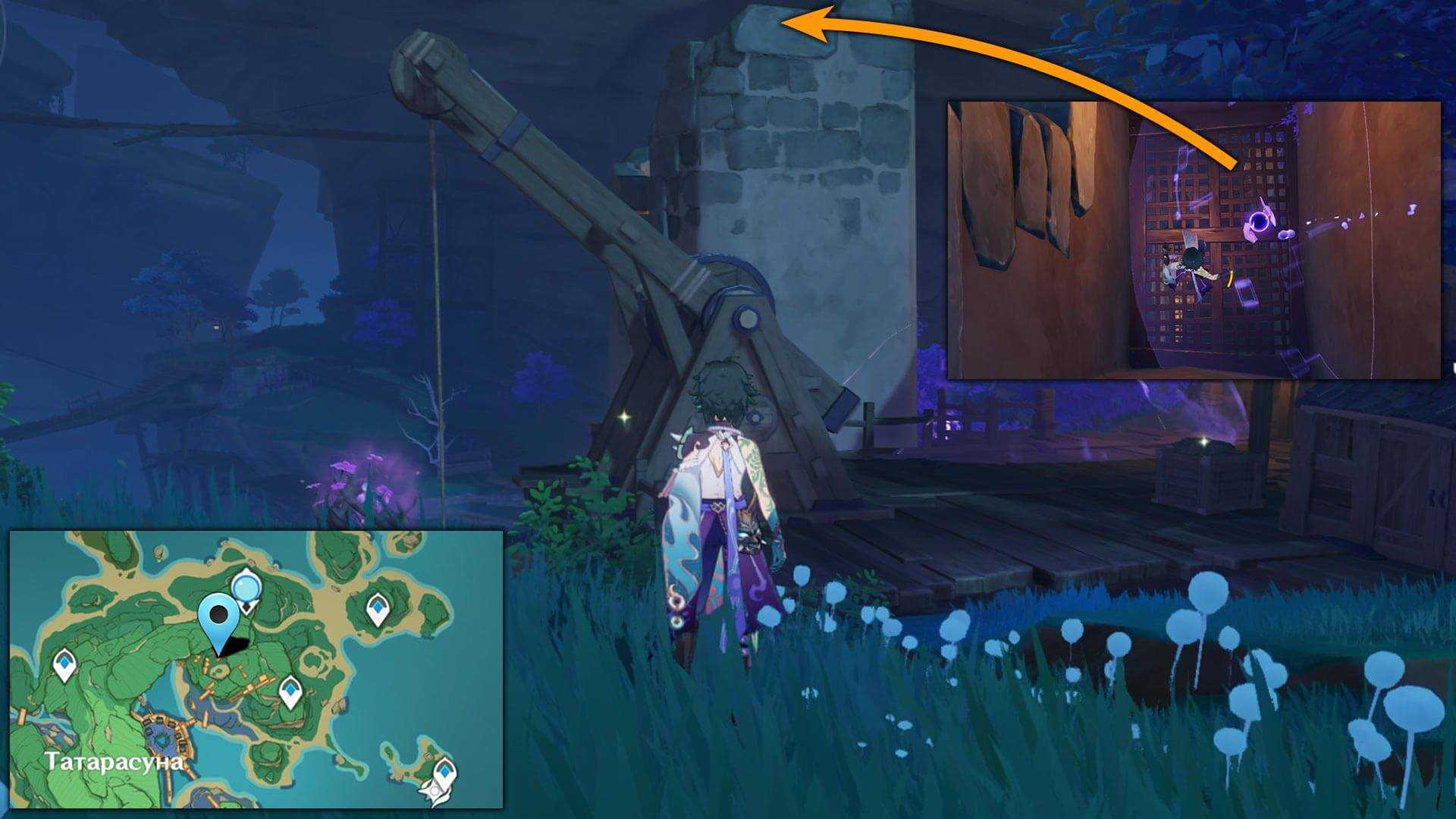The height and width of the screenshot is (819, 1456).
Task: Open the inset screenshot of the wooden lattice gate
Action: tap(1193, 240)
